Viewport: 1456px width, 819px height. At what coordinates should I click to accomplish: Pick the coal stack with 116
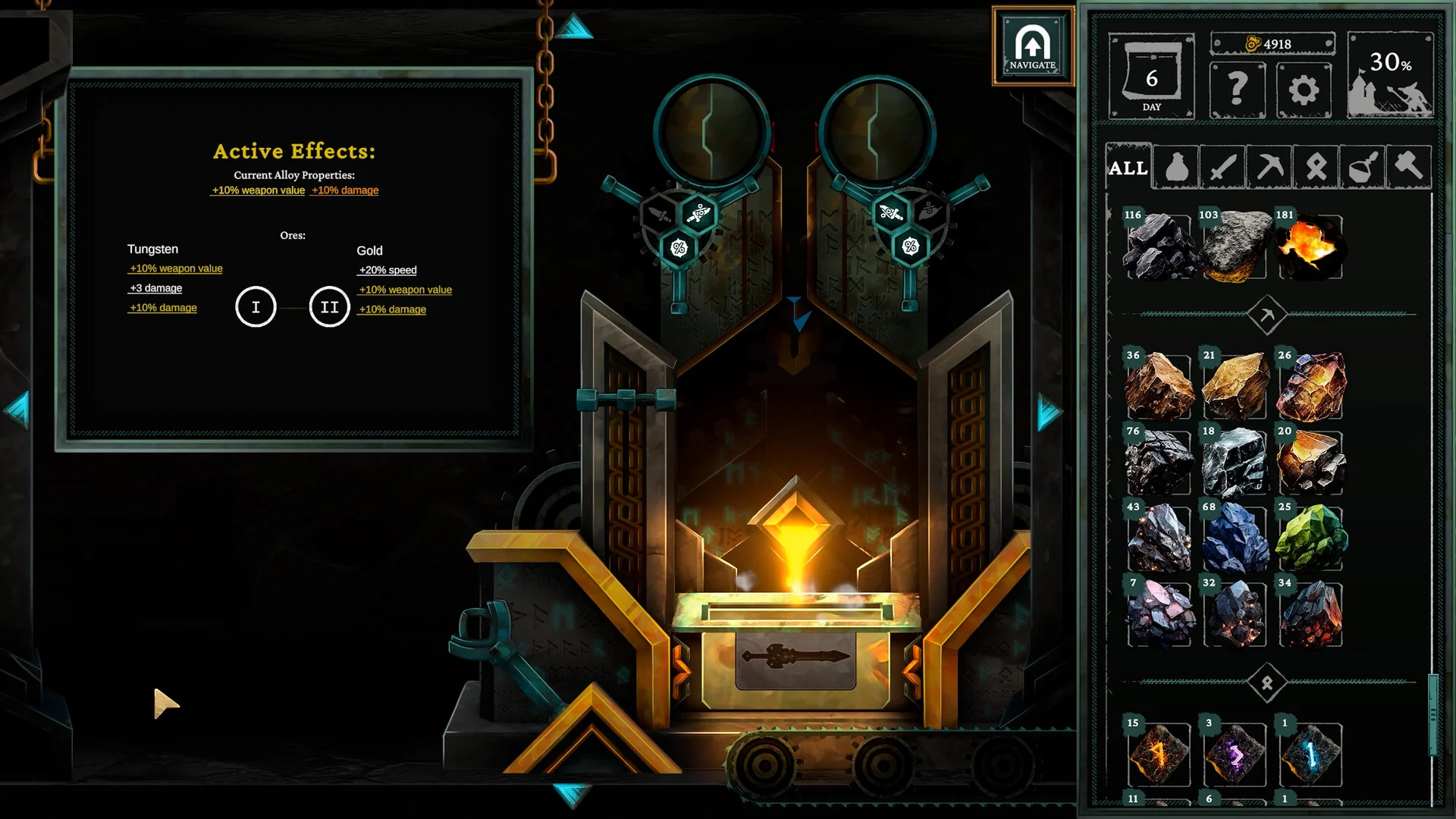click(1158, 246)
